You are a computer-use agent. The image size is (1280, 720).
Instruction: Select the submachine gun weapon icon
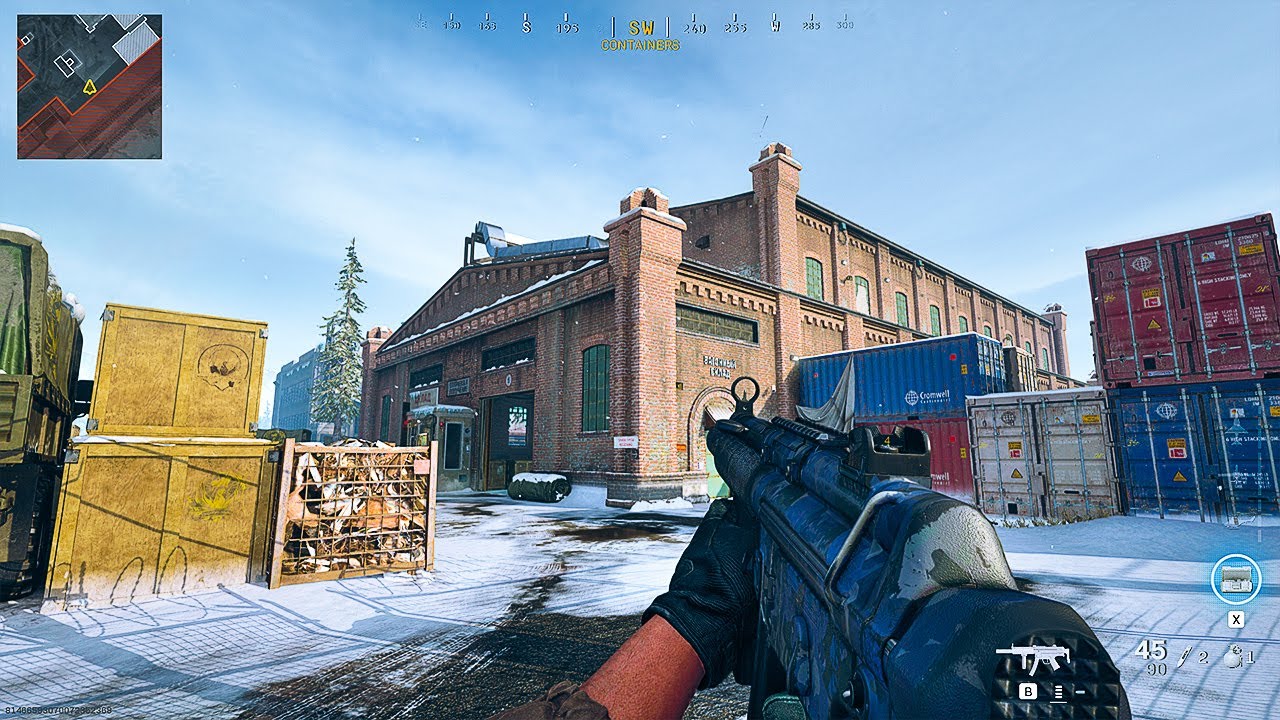[1033, 658]
